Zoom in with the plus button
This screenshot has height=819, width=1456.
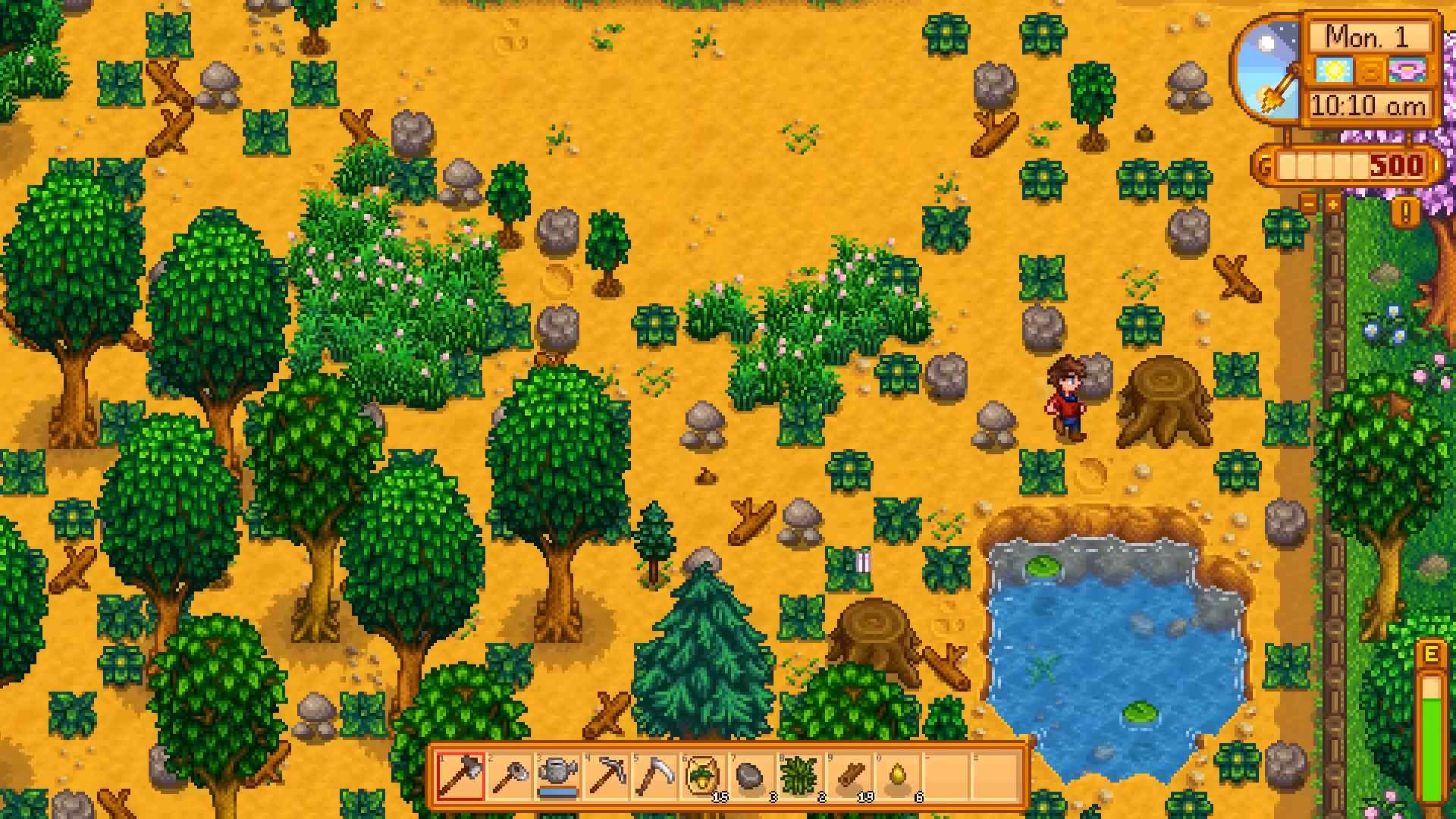point(1332,202)
